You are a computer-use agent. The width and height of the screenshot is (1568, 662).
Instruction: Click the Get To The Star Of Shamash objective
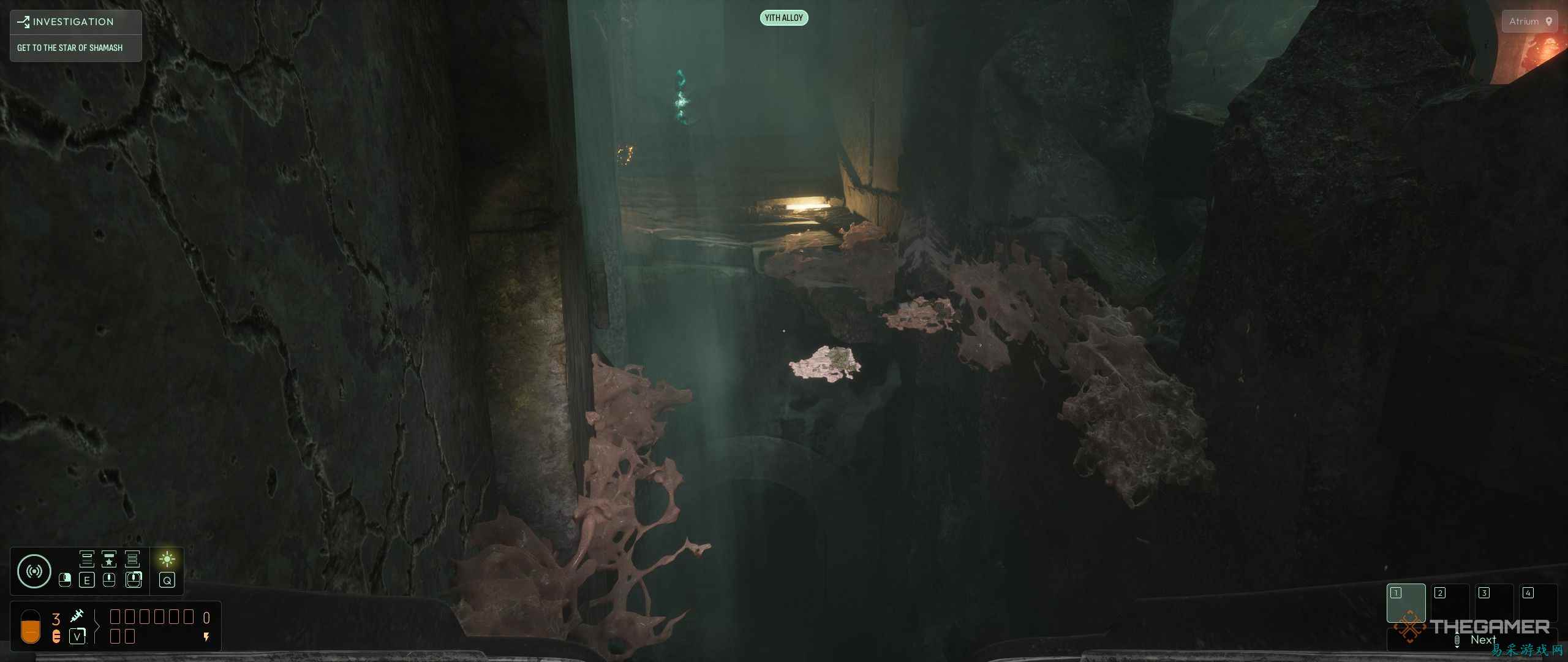click(69, 47)
